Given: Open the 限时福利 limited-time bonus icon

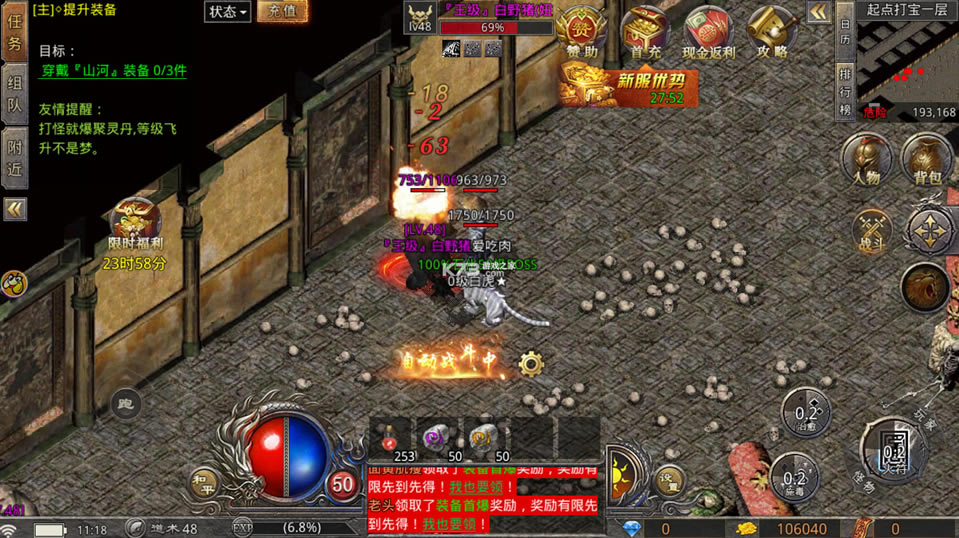Looking at the screenshot, I should point(135,225).
